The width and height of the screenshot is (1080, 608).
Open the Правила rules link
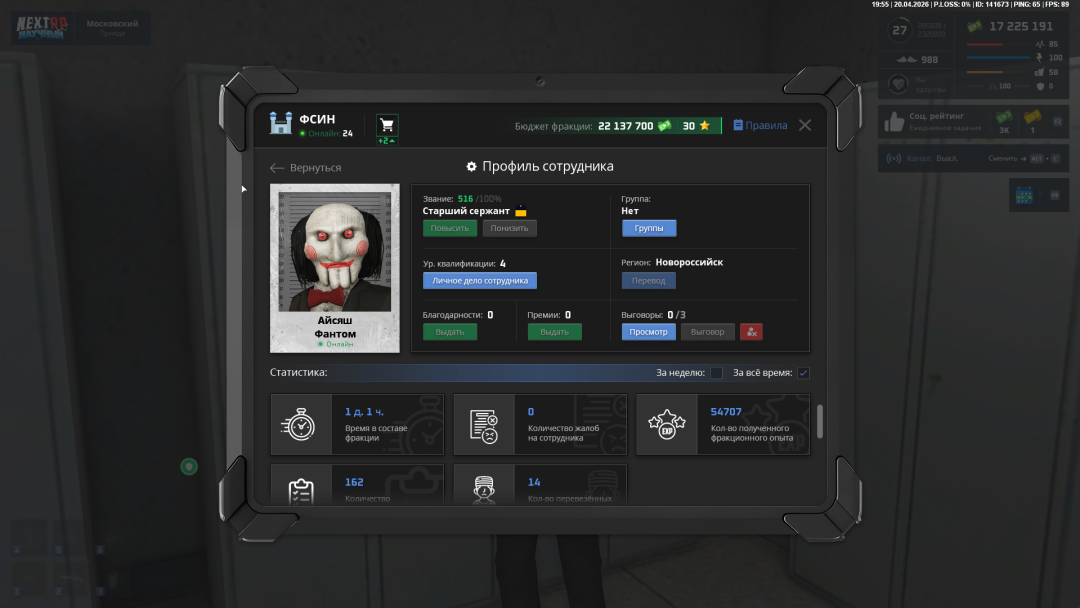760,125
